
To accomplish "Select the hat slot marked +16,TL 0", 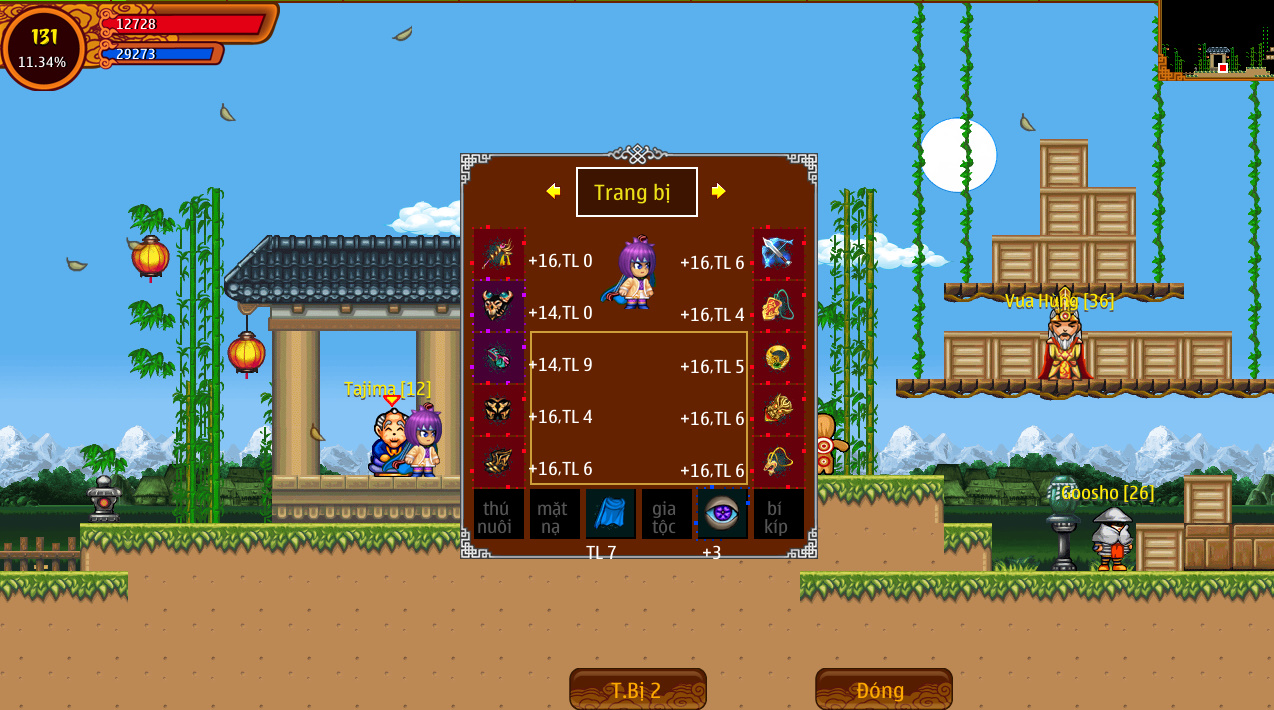I will tap(498, 254).
